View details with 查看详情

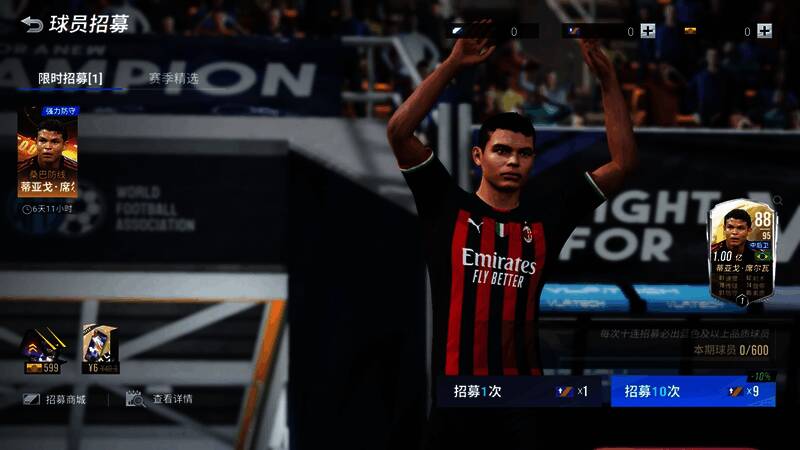160,399
